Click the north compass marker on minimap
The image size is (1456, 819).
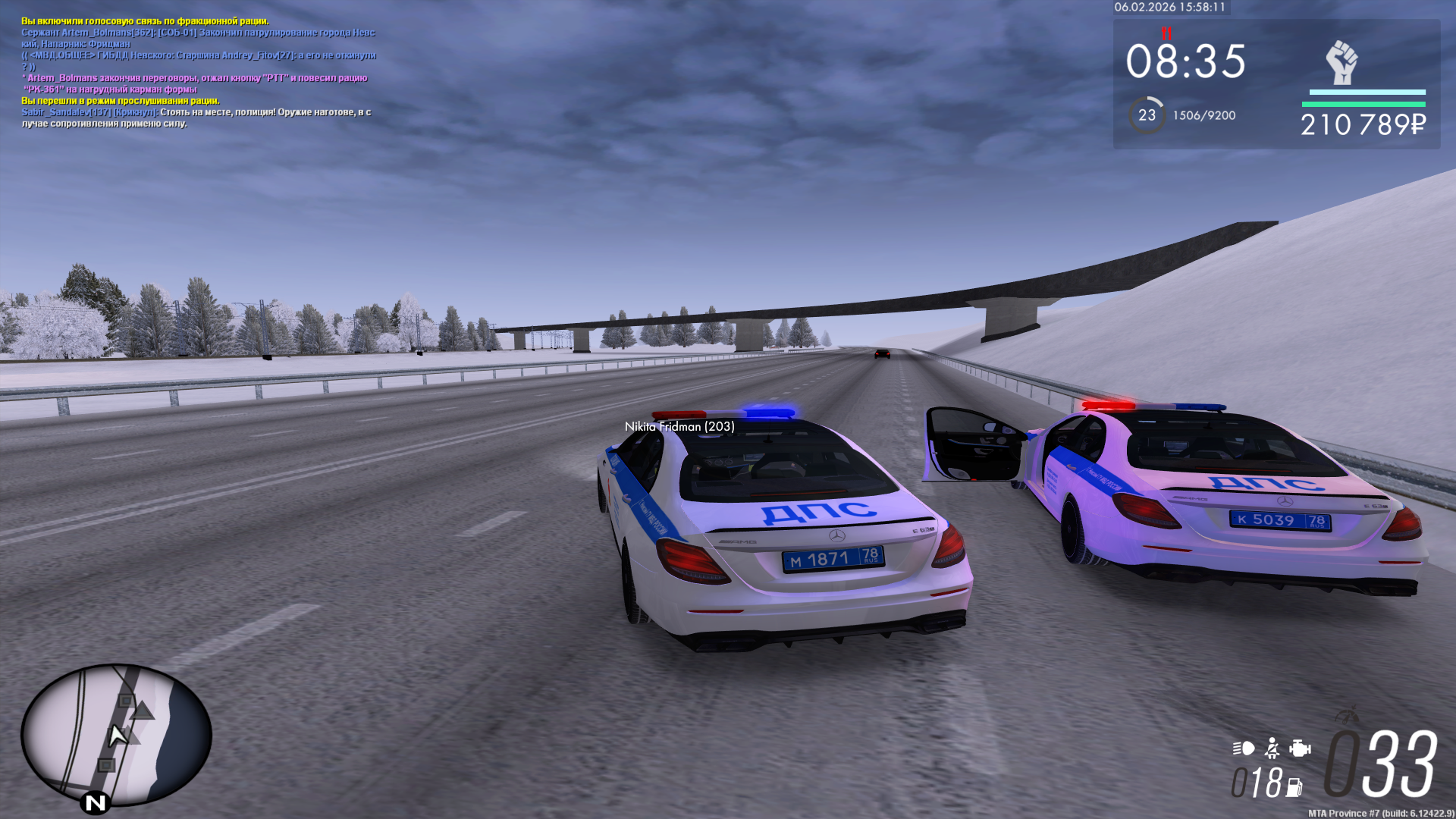(96, 802)
